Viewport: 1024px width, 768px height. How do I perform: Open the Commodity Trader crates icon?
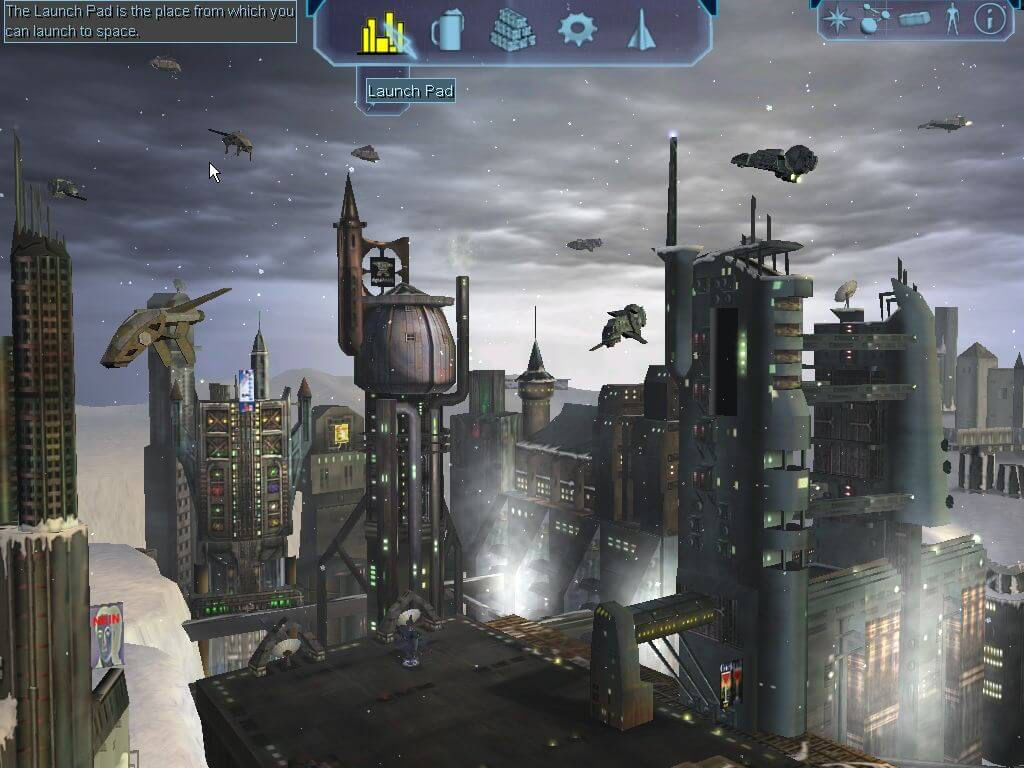(512, 31)
